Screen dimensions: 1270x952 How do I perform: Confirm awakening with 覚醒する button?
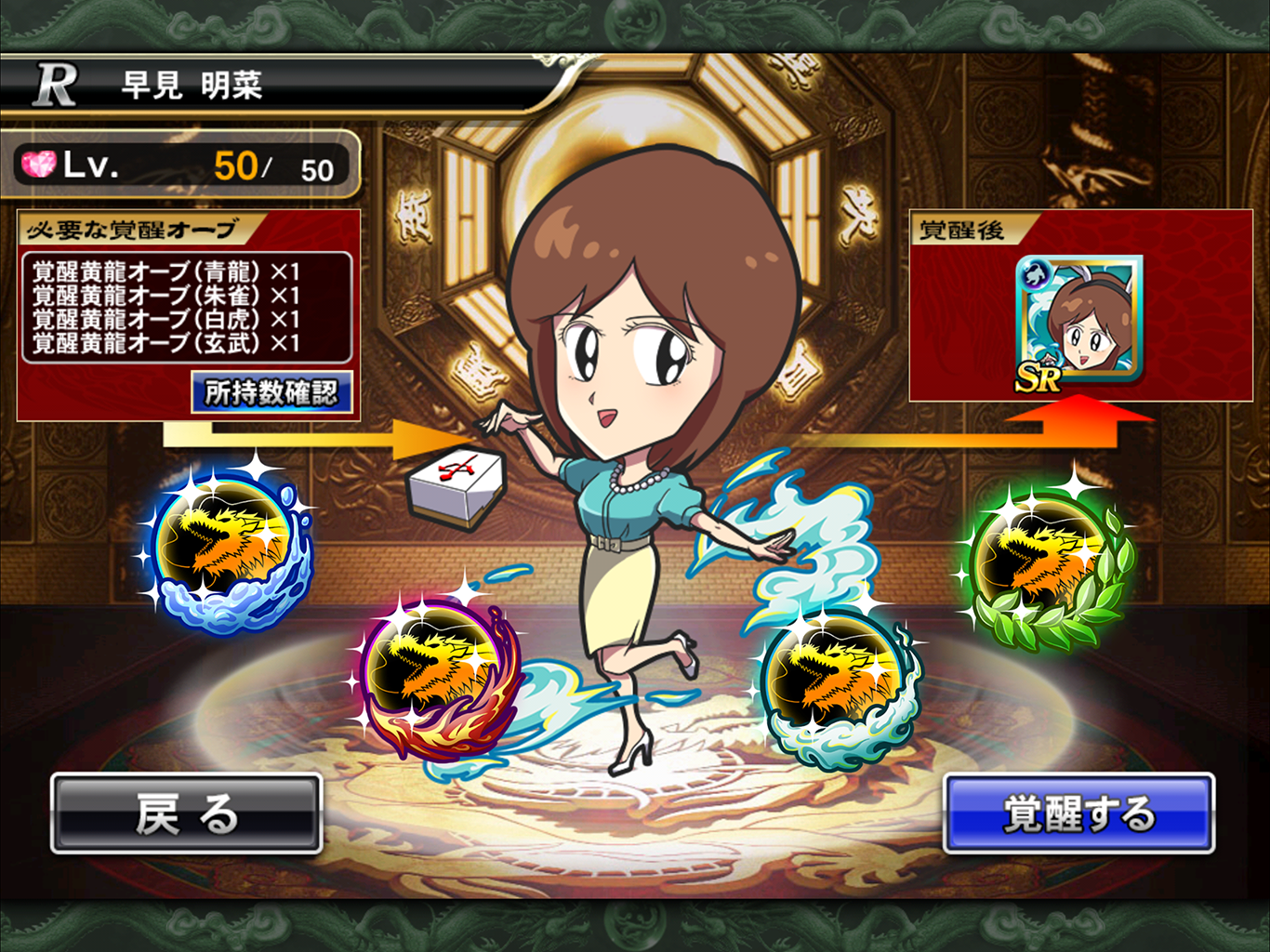(1078, 814)
